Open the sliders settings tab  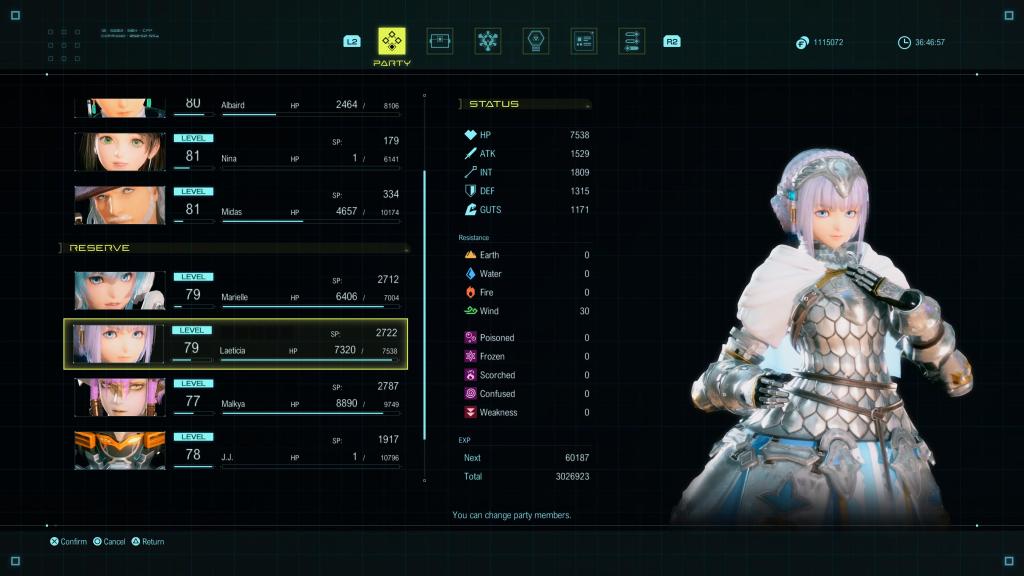(x=631, y=41)
